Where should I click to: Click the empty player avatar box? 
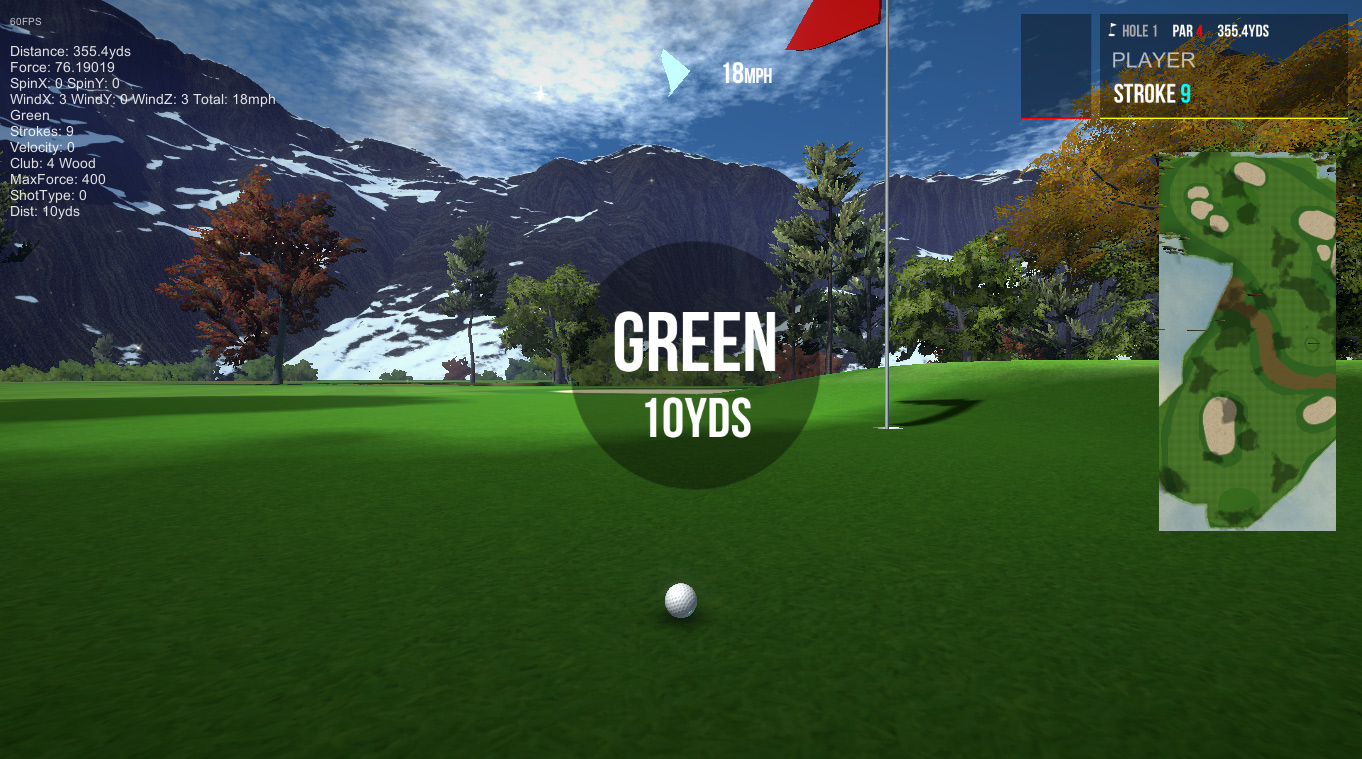pyautogui.click(x=1056, y=66)
